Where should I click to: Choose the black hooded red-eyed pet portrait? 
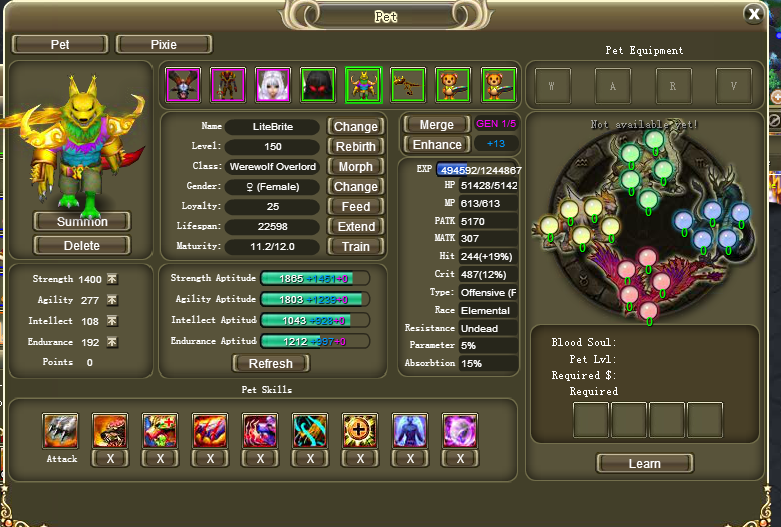pyautogui.click(x=318, y=85)
